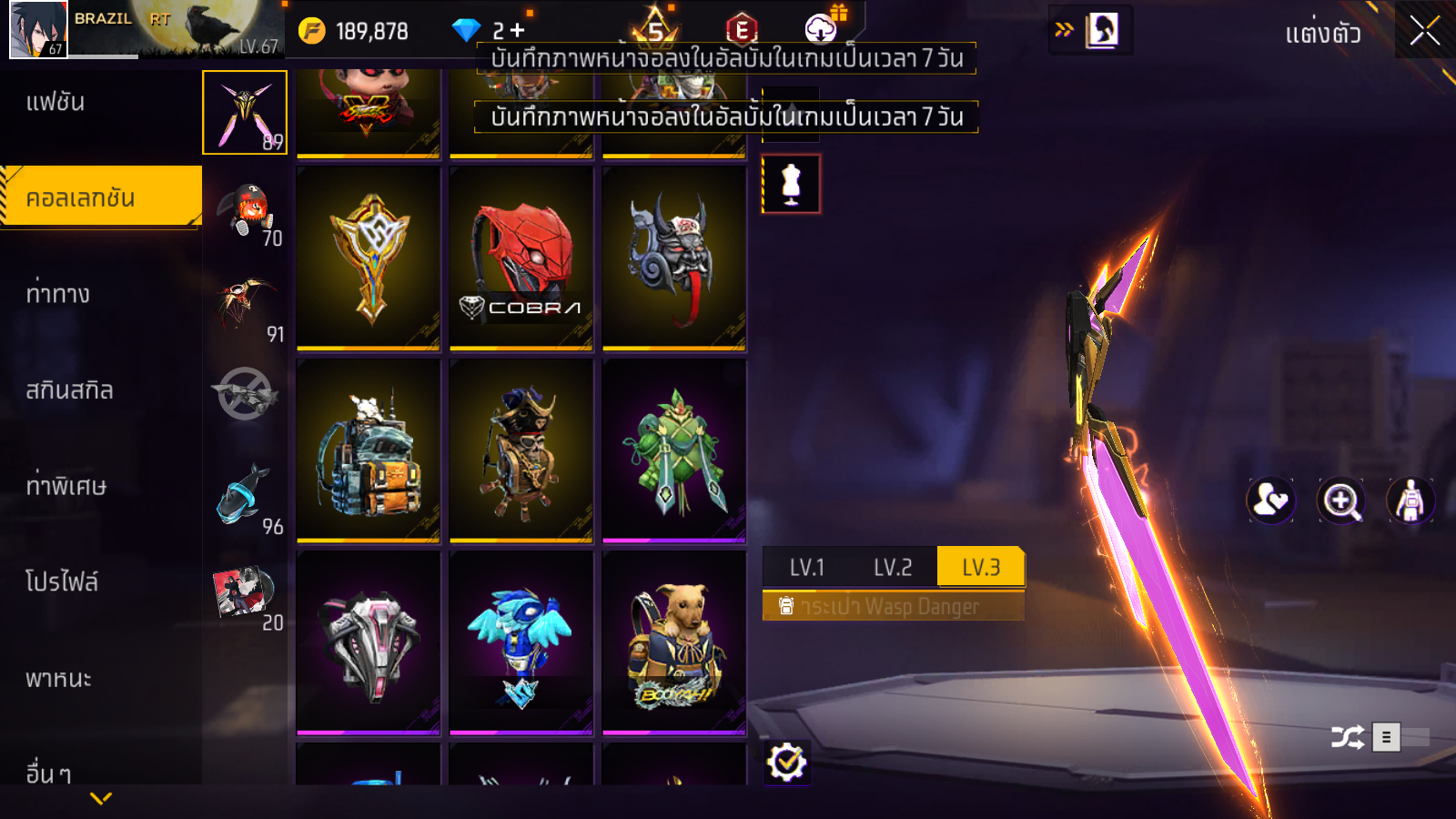Open the โปรไฟล์ (Profile) category
1456x819 pixels.
62,582
